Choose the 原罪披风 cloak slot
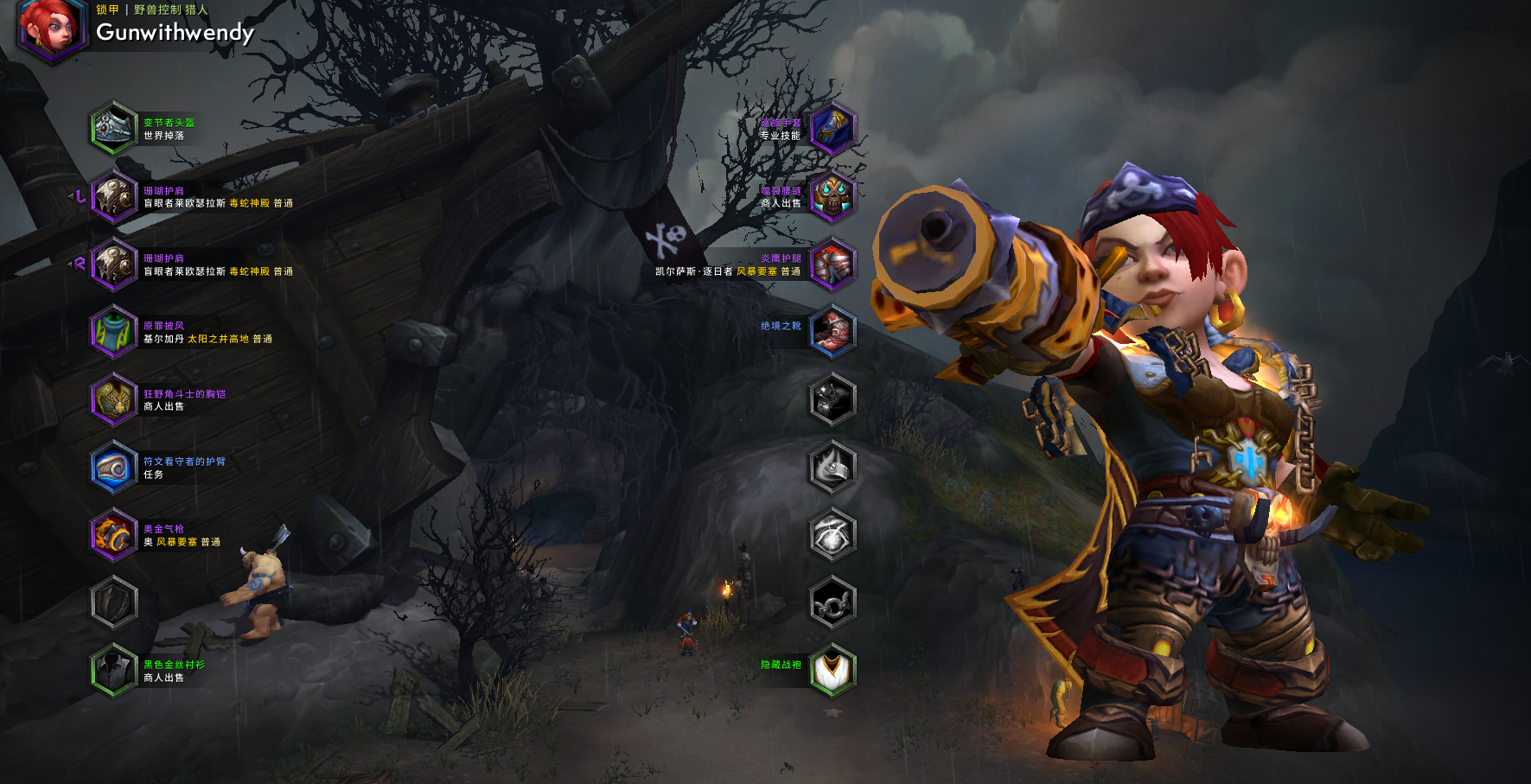1531x784 pixels. pyautogui.click(x=114, y=332)
